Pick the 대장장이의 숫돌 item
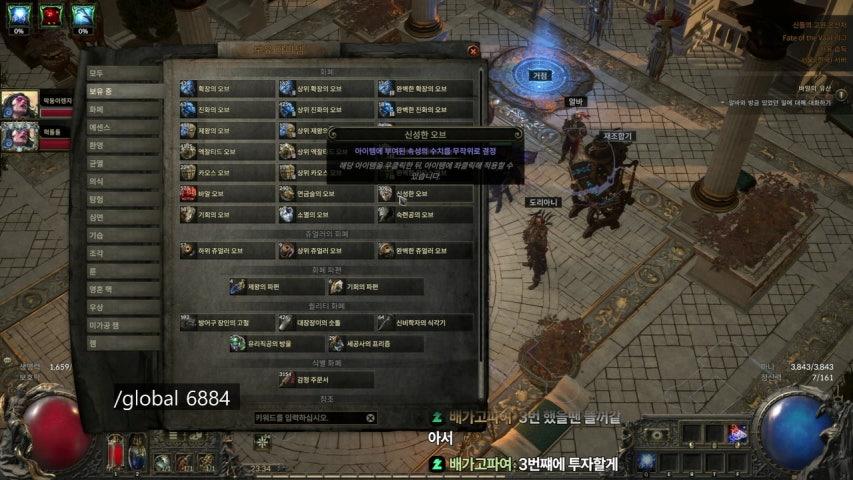The width and height of the screenshot is (853, 480). point(326,323)
